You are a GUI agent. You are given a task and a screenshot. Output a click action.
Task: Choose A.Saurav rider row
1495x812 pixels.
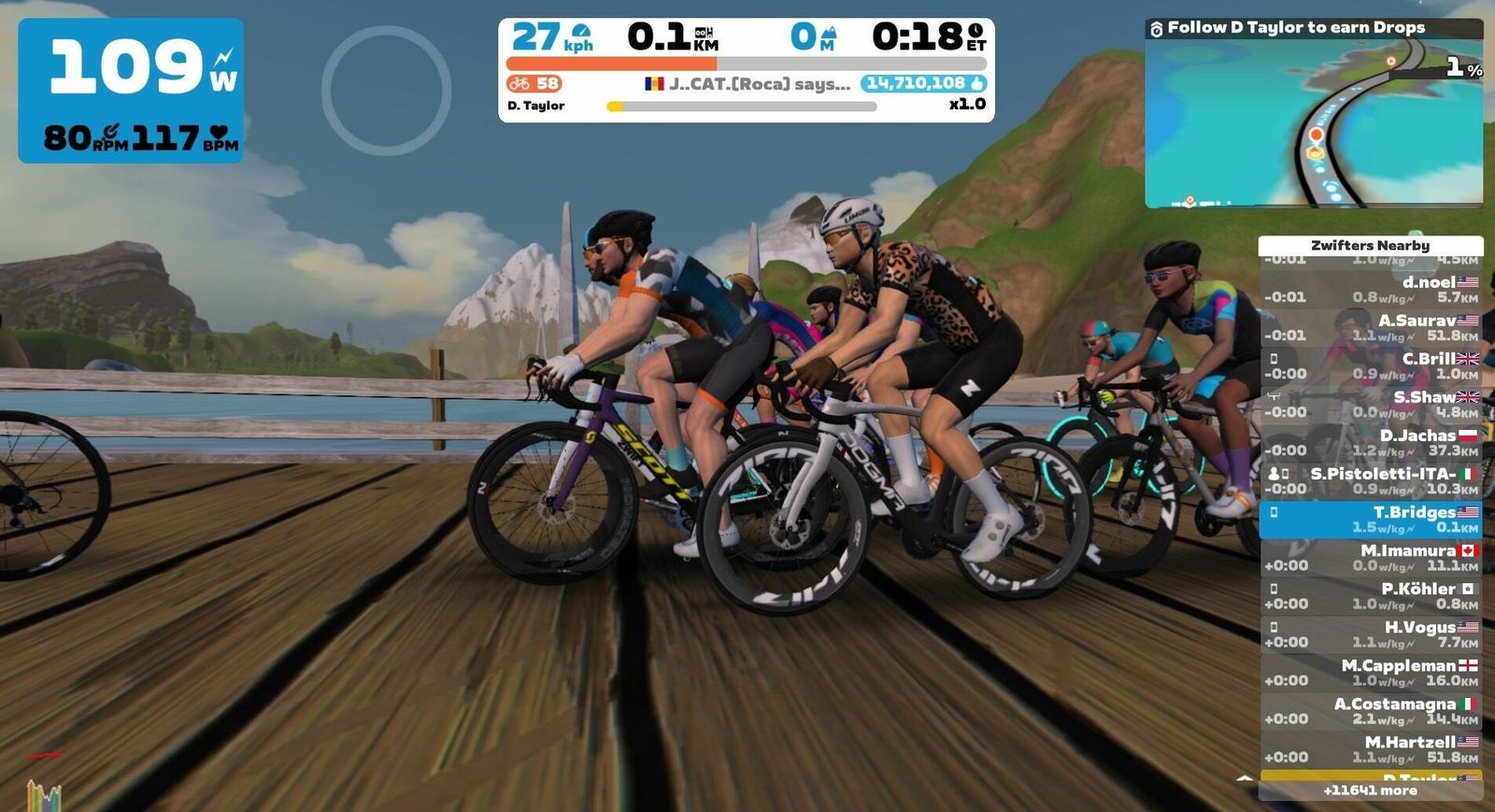1371,328
